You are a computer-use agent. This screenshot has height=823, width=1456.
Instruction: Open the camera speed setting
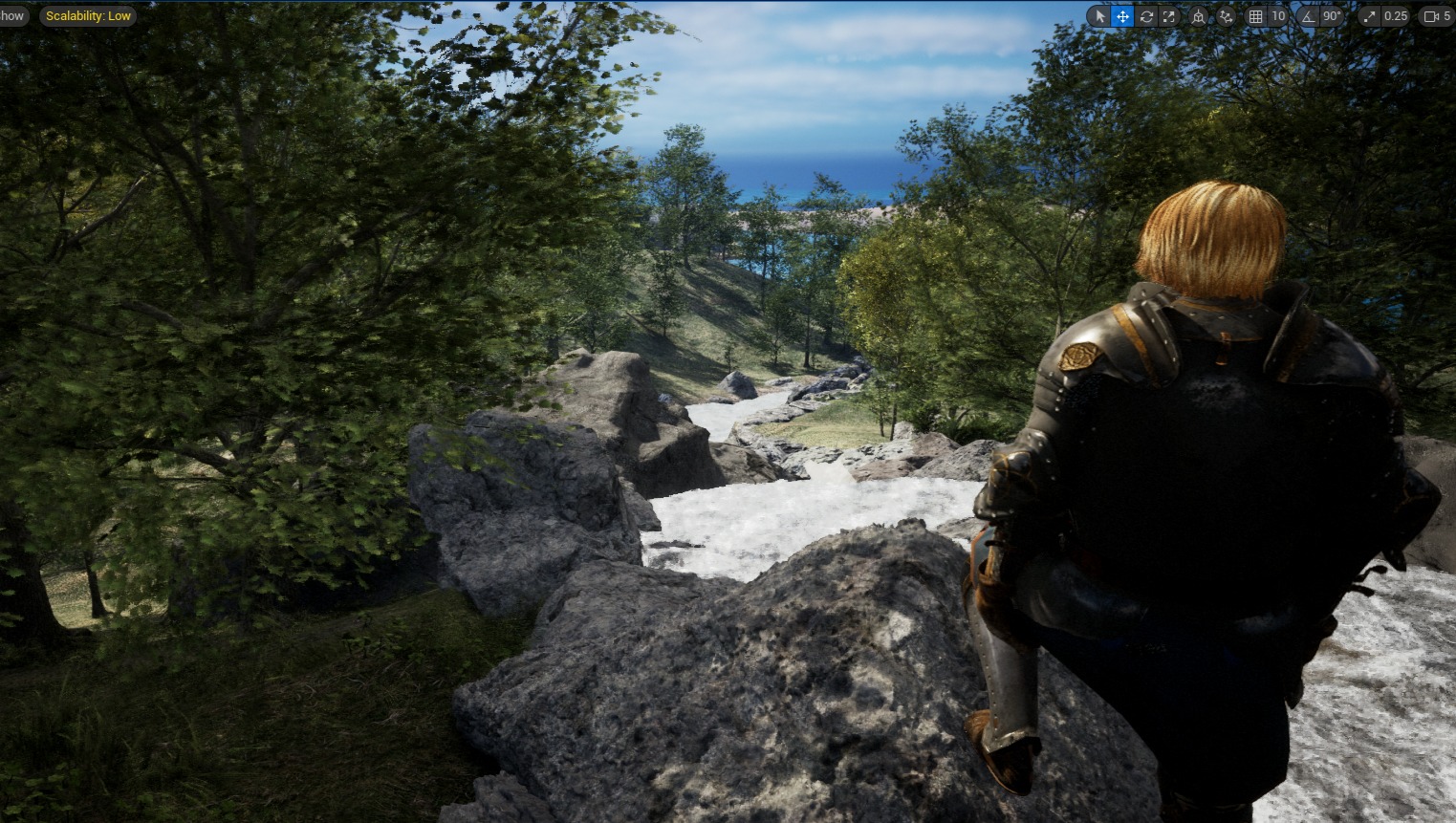[x=1437, y=16]
